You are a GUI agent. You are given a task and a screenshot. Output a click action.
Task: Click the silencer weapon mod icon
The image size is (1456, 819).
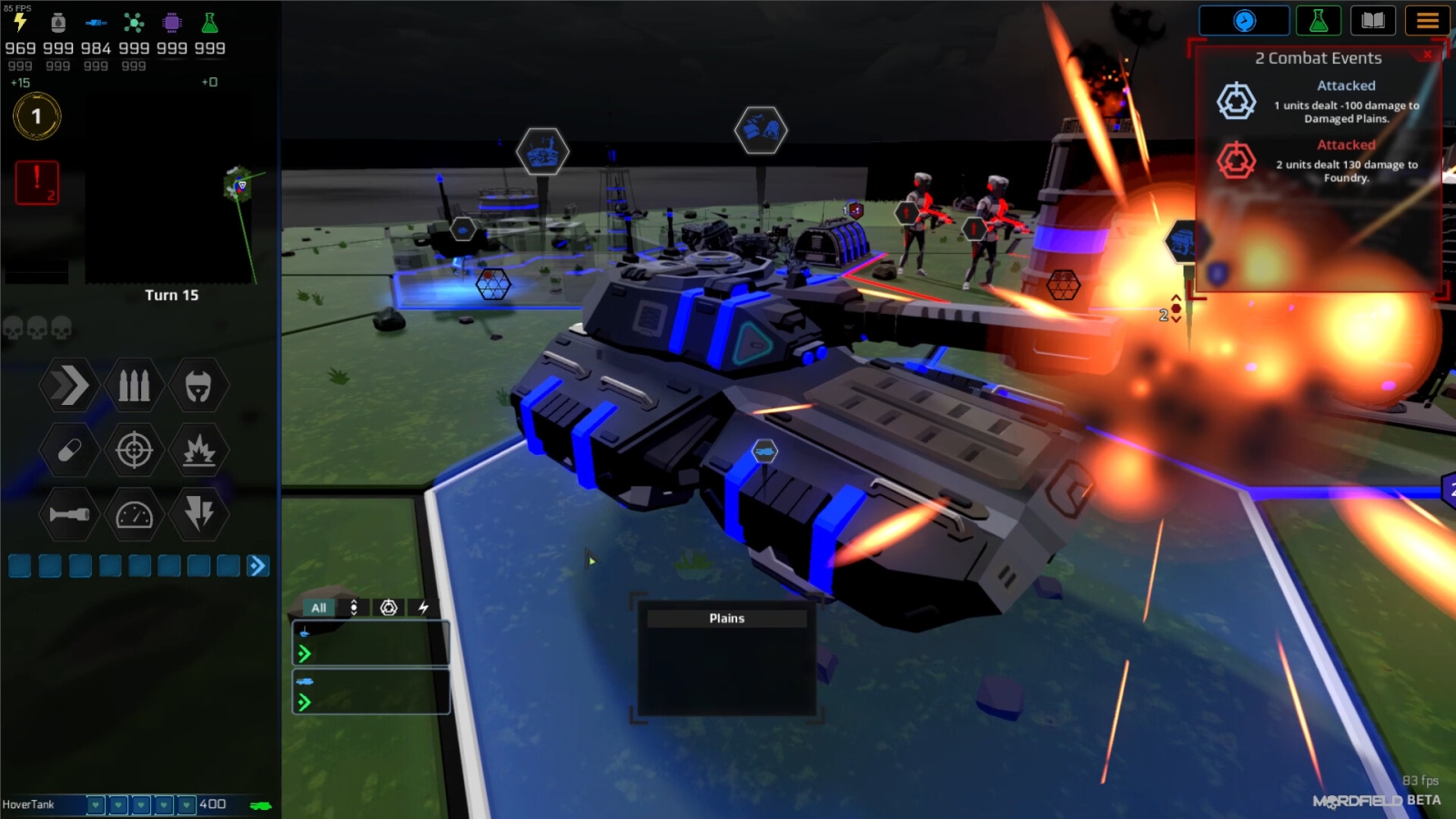coord(68,514)
